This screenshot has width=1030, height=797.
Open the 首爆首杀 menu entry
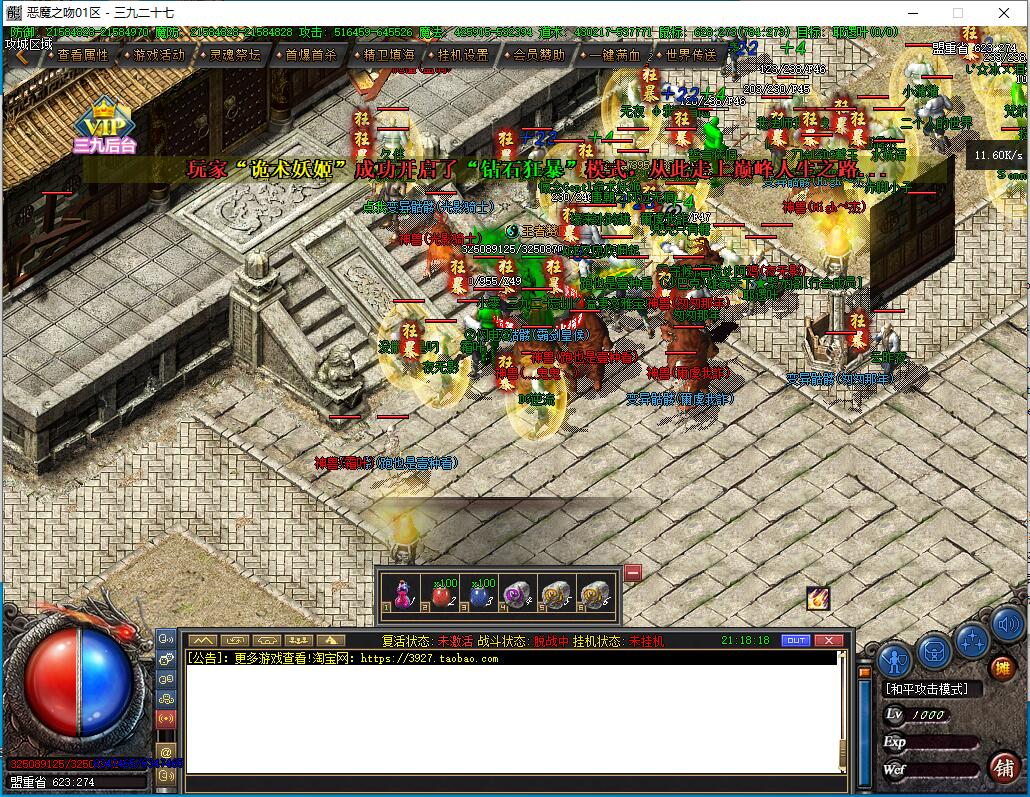tap(310, 55)
